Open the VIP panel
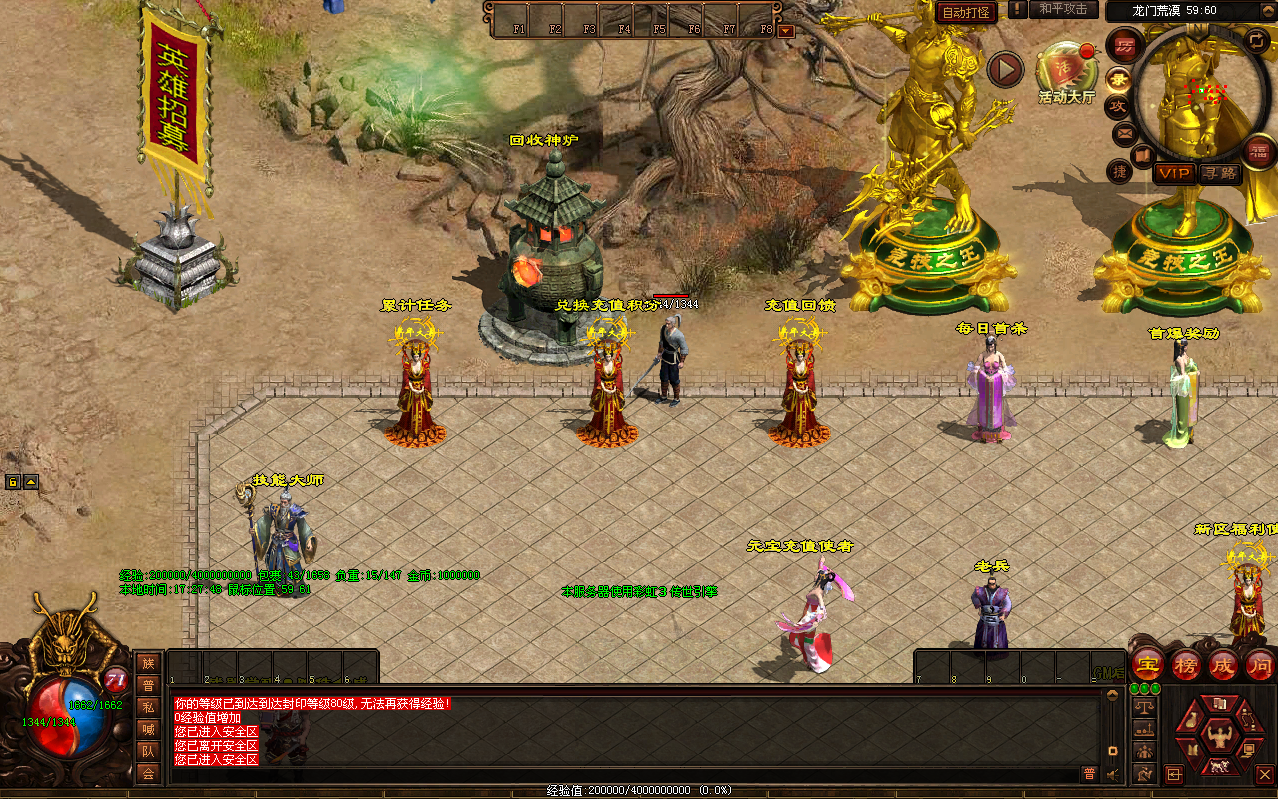 (x=1174, y=173)
